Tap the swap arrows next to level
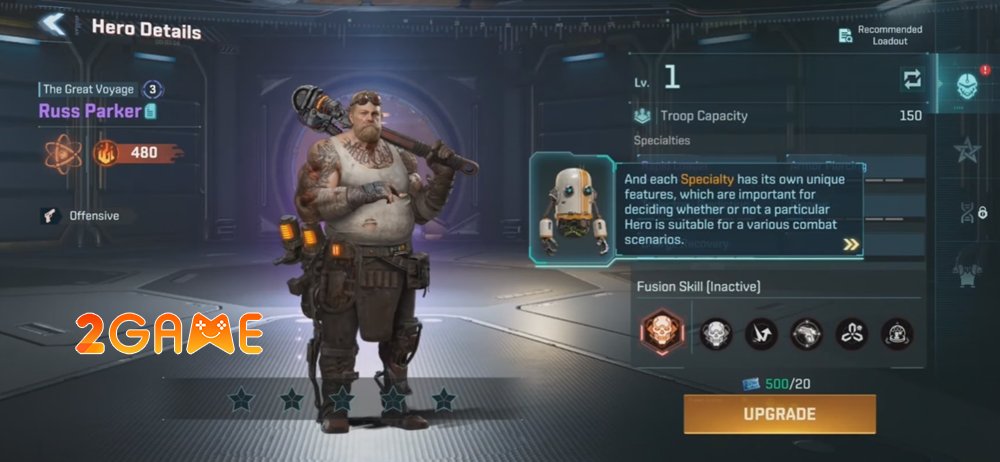The height and width of the screenshot is (462, 1000). (x=911, y=79)
